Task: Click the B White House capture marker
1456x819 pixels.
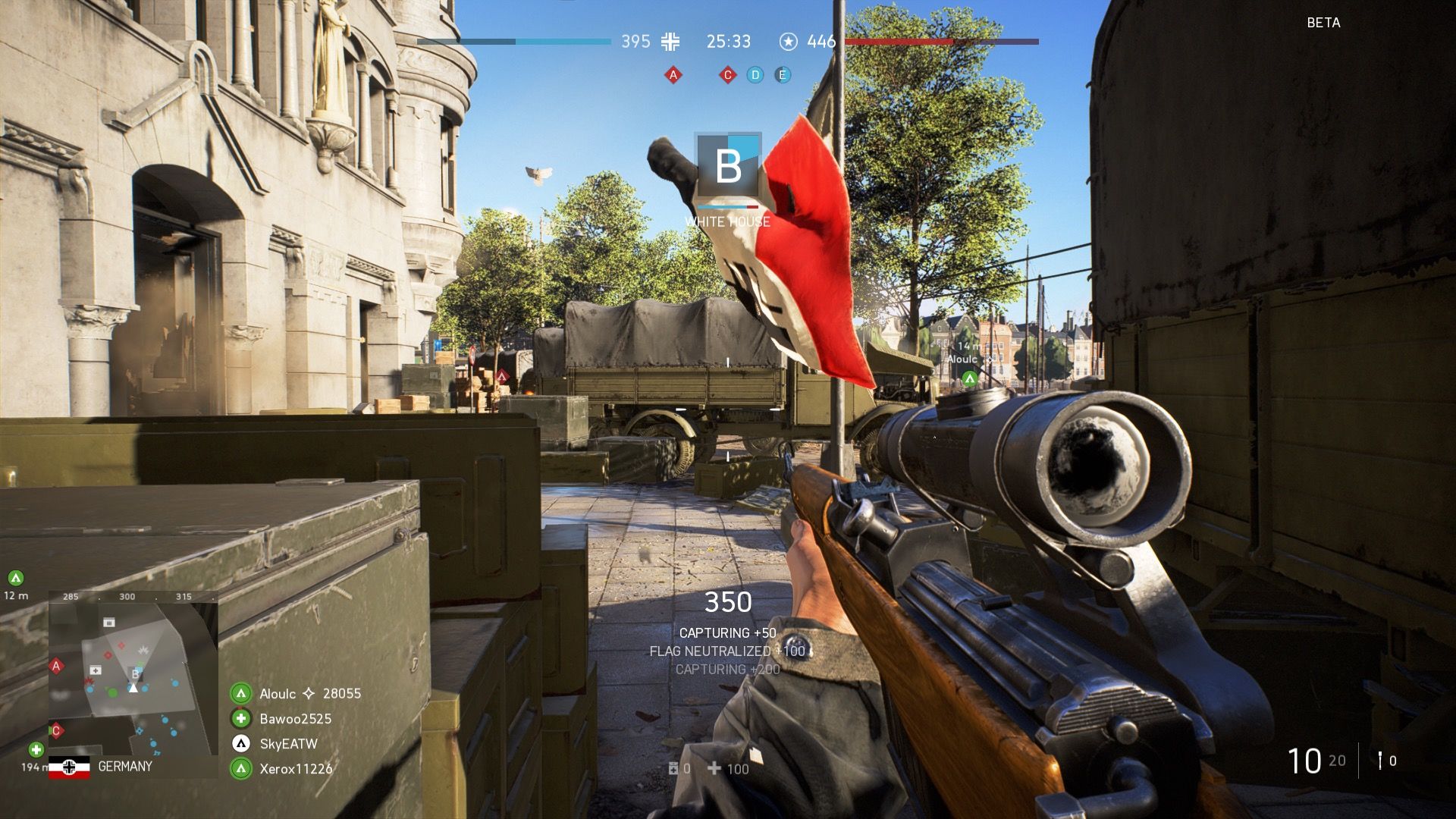Action: 728,166
